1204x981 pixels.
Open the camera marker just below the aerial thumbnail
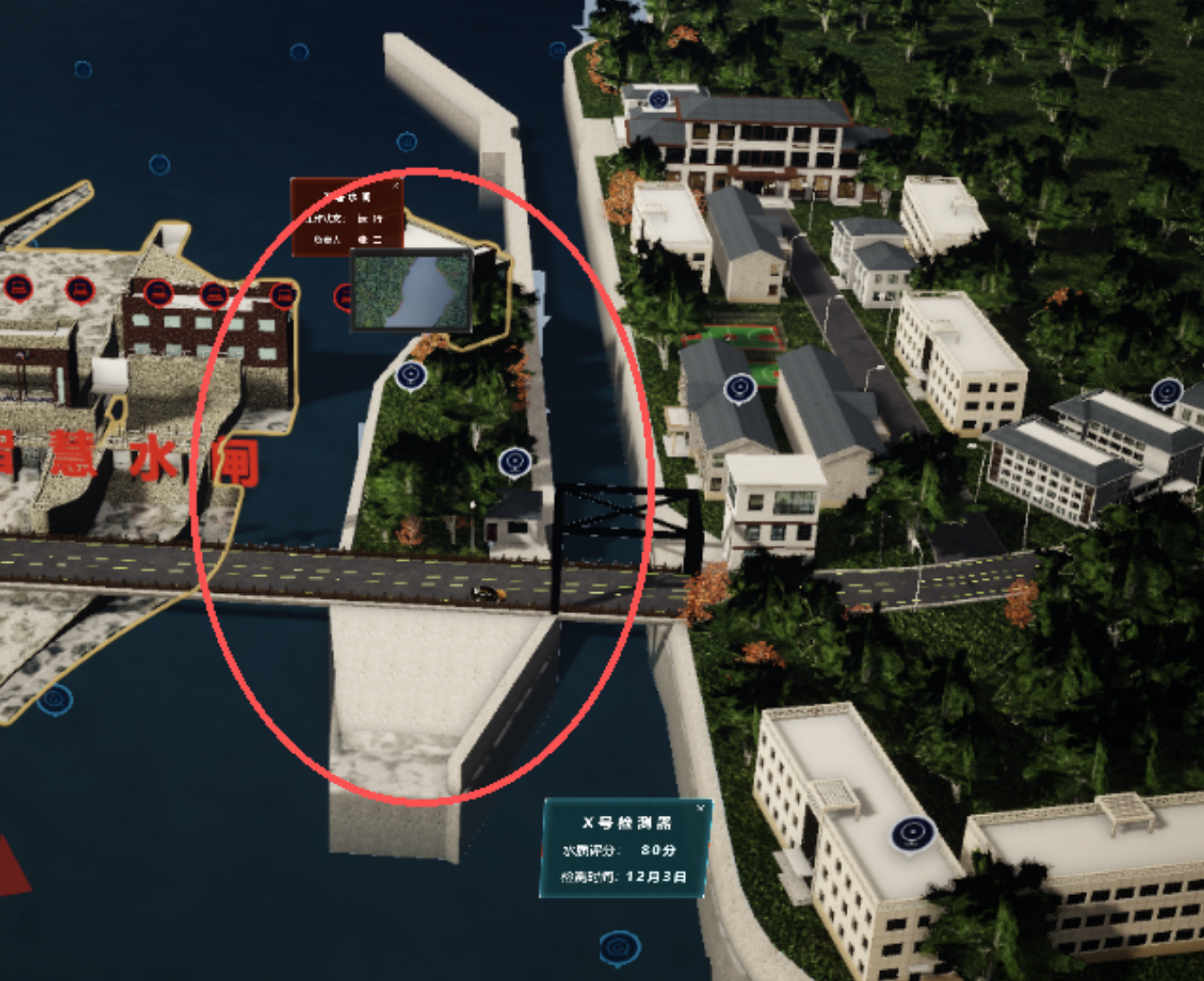411,375
